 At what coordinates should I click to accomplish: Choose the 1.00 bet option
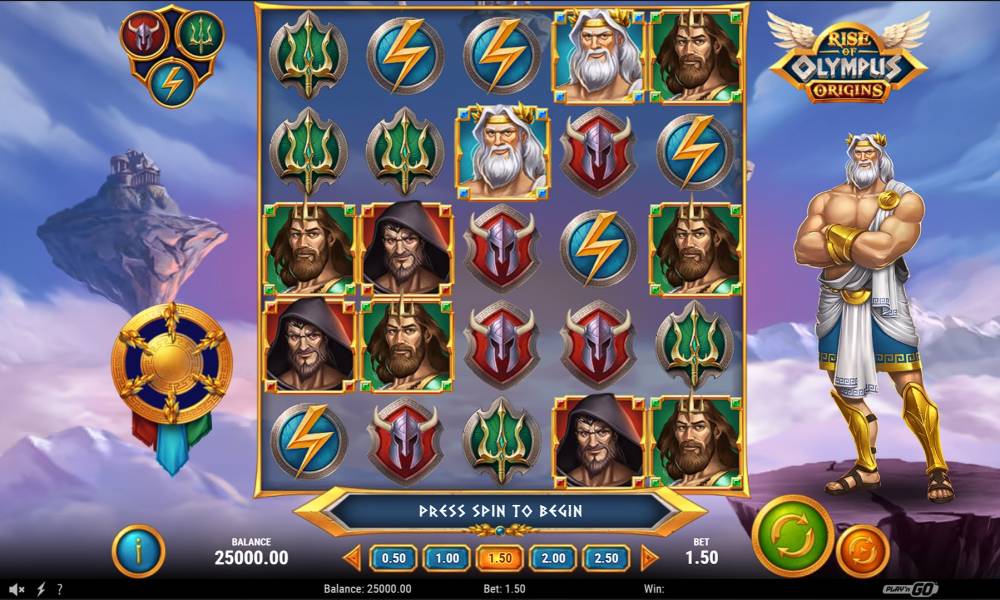click(x=447, y=558)
